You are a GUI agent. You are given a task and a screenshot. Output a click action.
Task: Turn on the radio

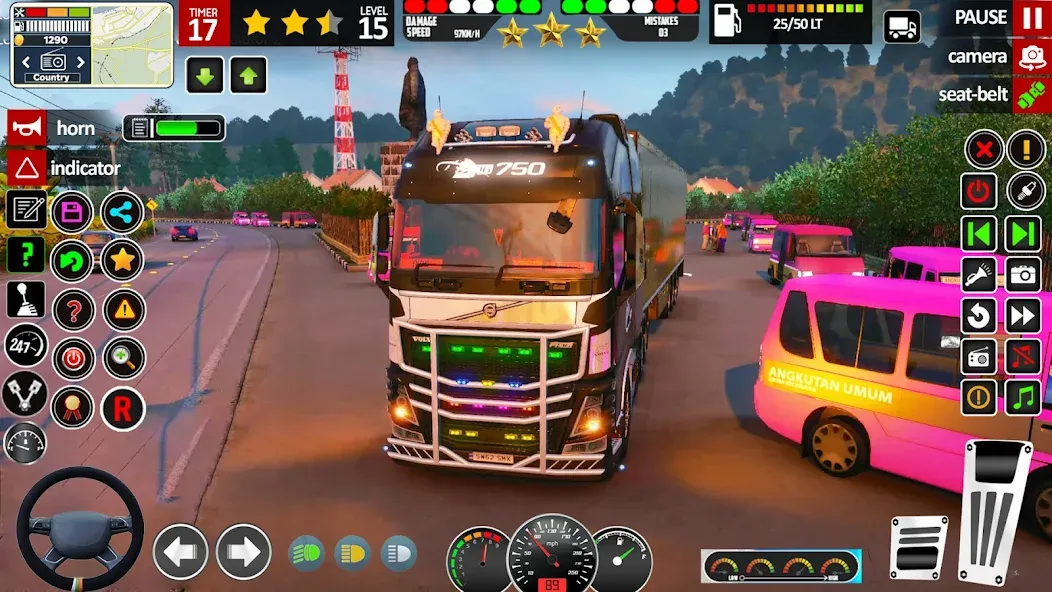(979, 356)
